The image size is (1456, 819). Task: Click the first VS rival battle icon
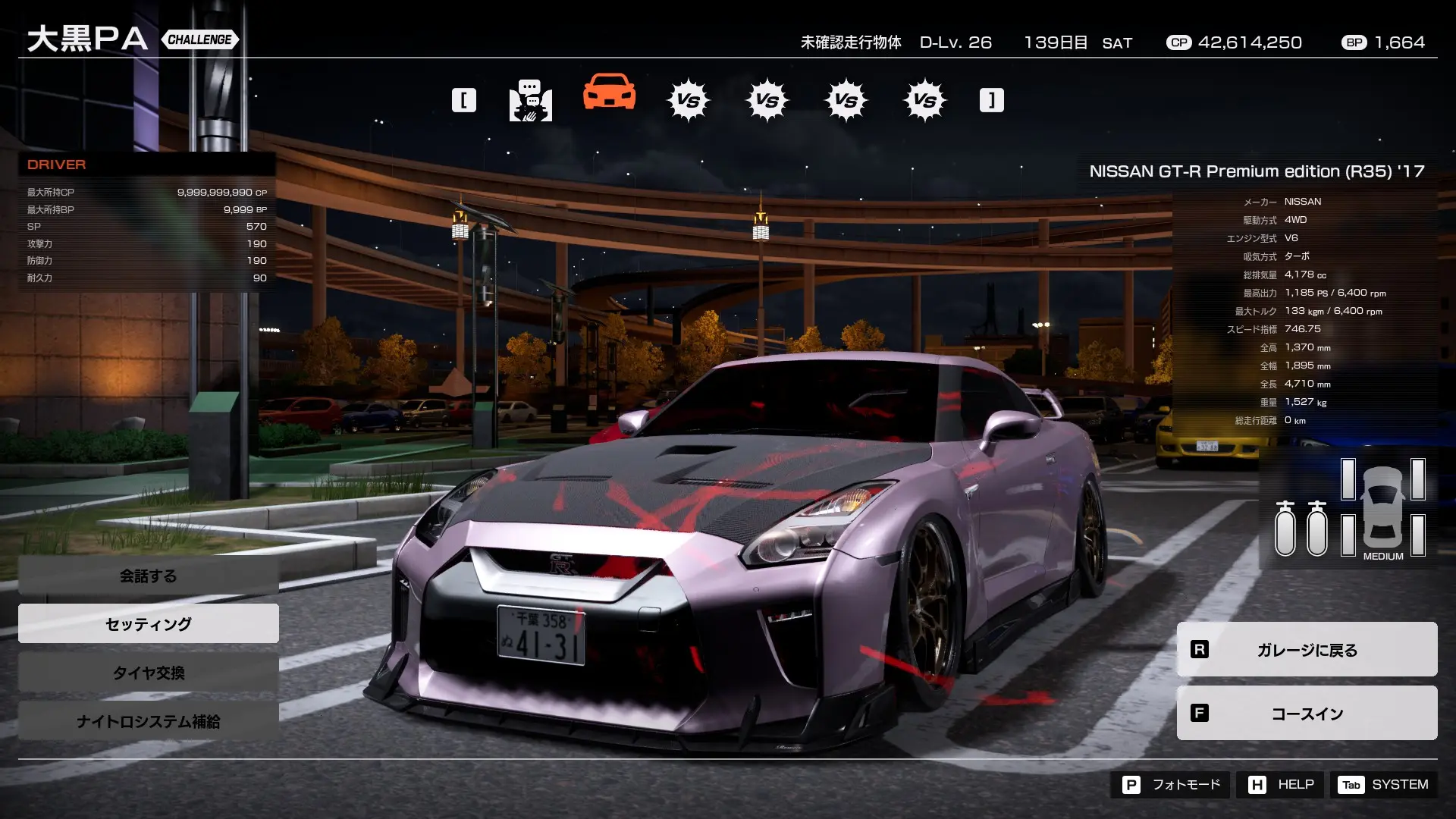[x=689, y=99]
